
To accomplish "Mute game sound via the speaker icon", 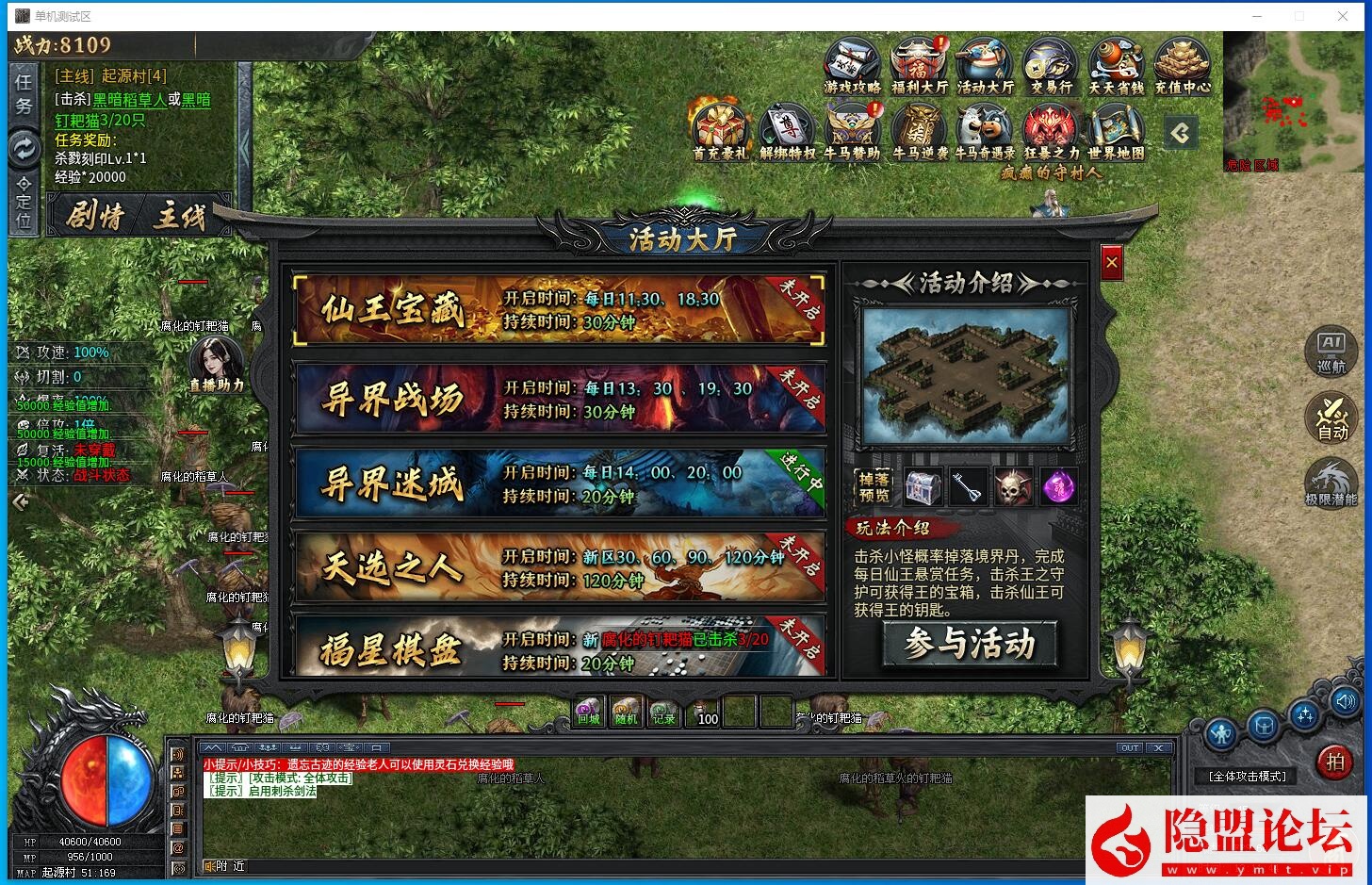I will (x=1346, y=701).
